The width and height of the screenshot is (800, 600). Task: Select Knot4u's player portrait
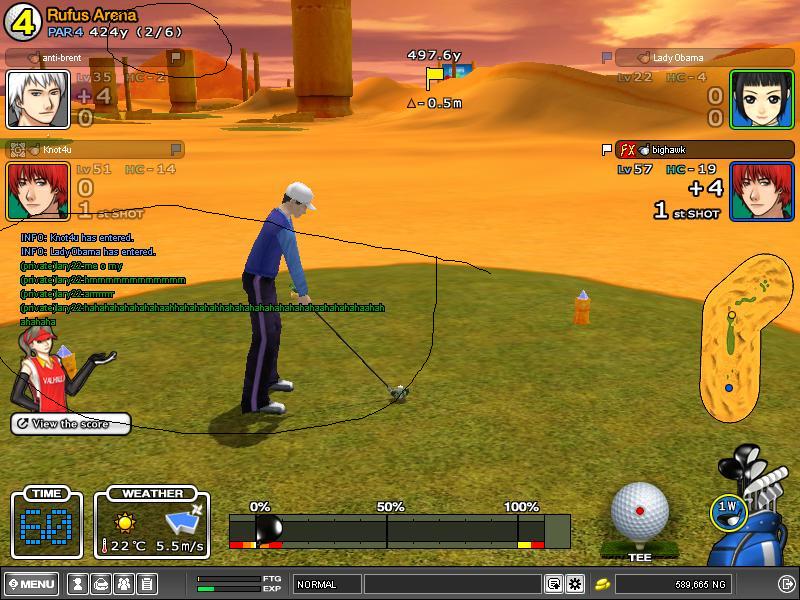pos(38,190)
